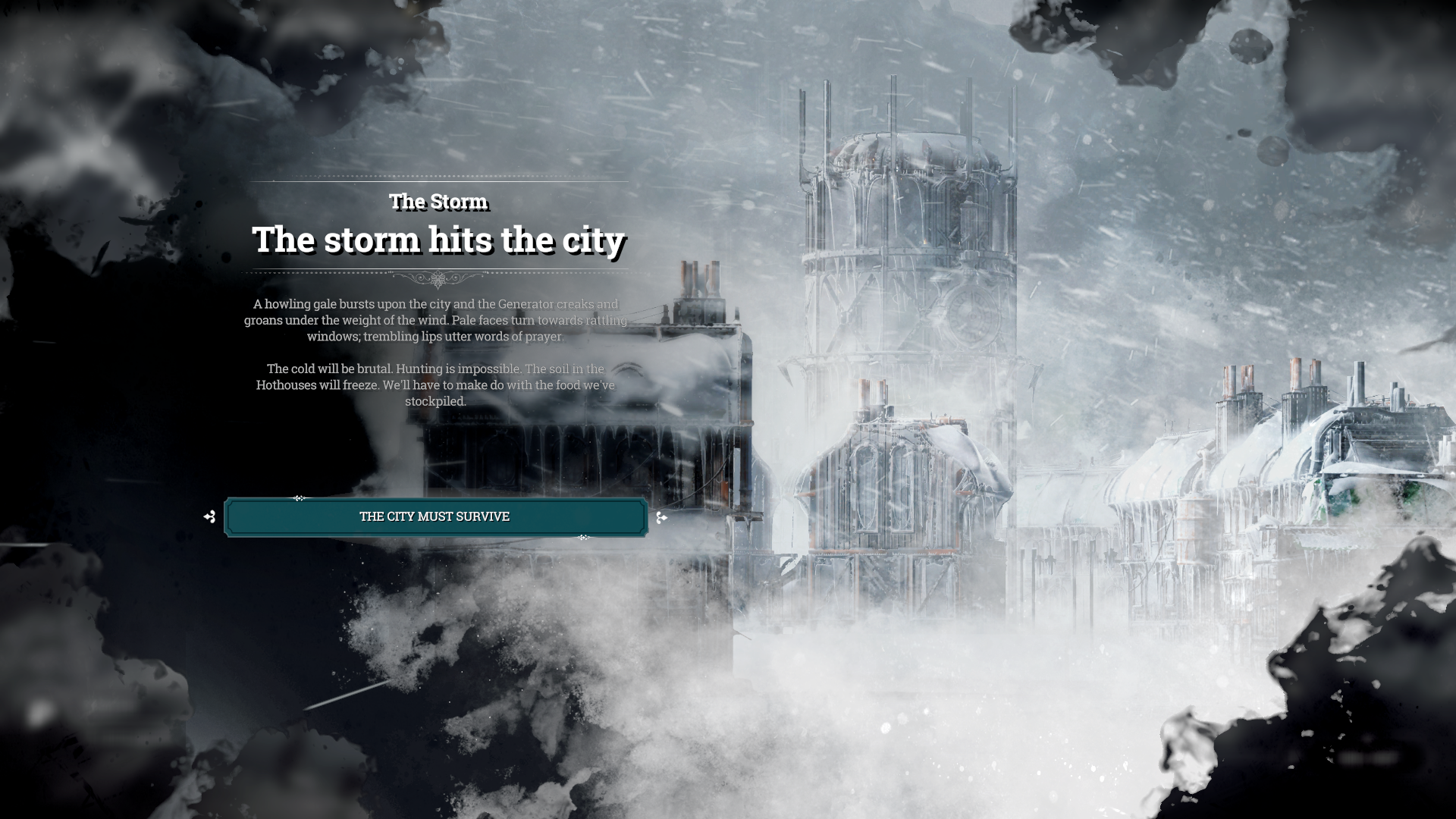
Task: Click the central flourish emblem in the divider
Action: [438, 281]
